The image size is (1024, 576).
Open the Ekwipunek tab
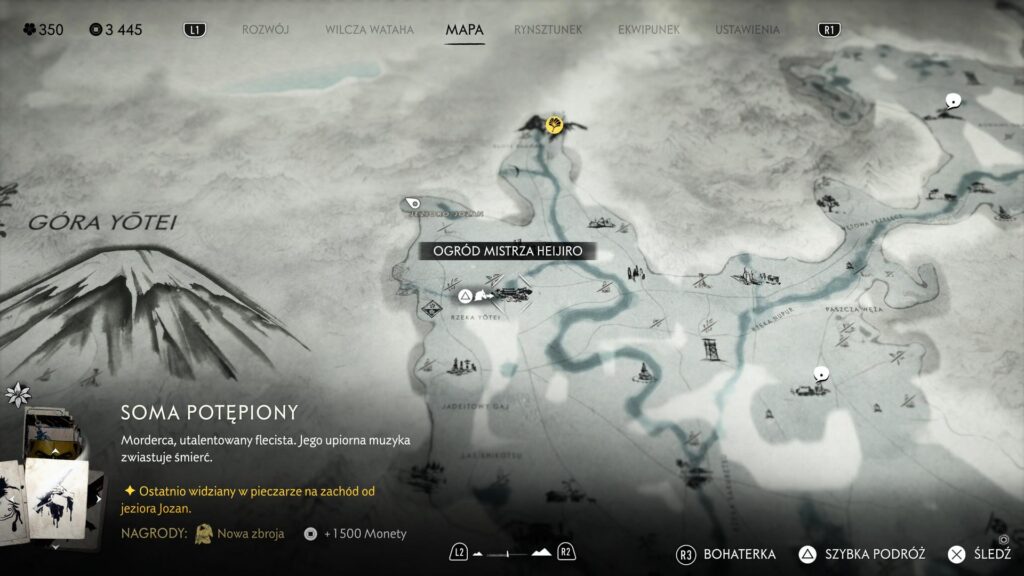pyautogui.click(x=649, y=30)
